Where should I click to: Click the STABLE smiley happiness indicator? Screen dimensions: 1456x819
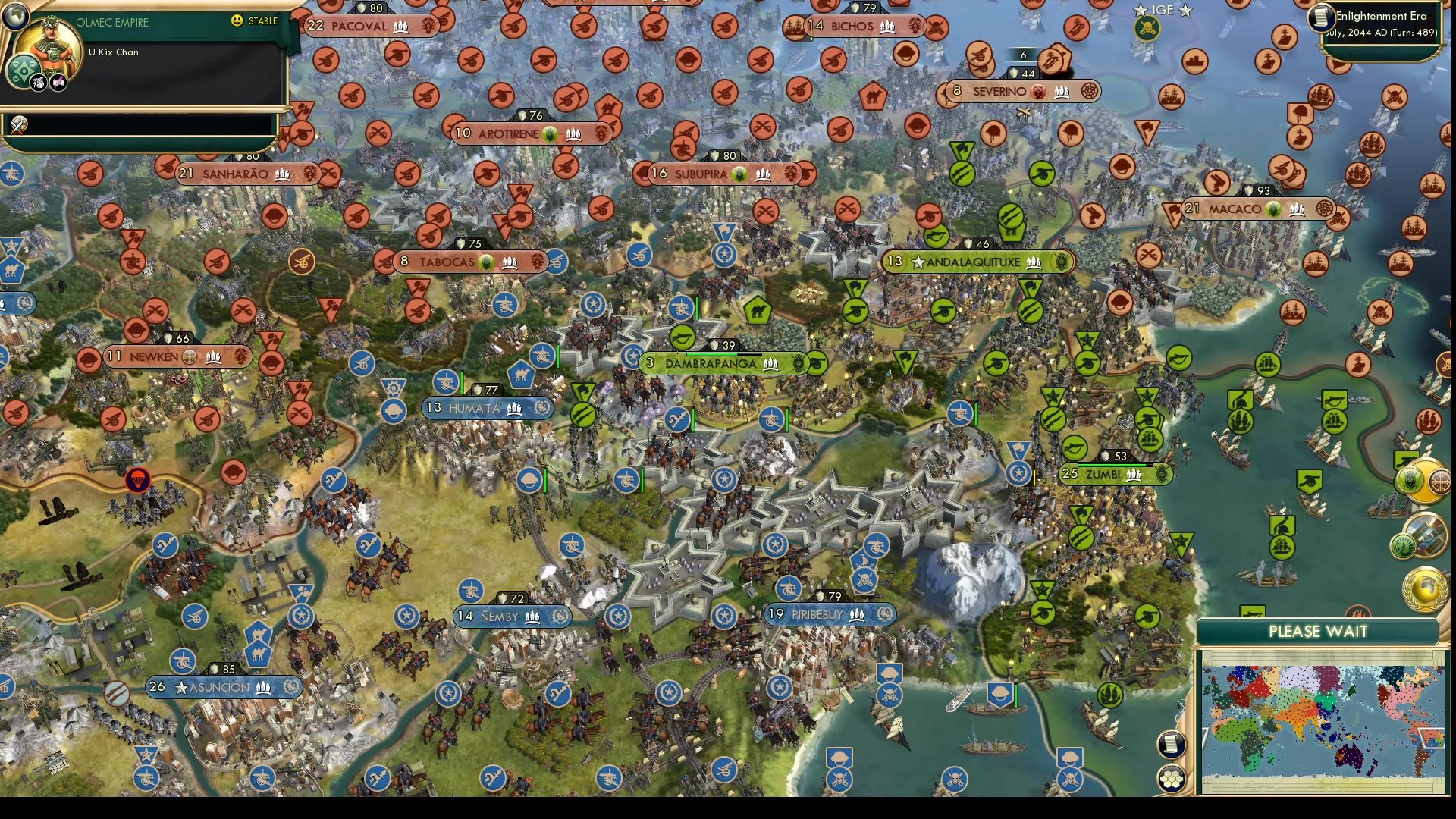(237, 21)
